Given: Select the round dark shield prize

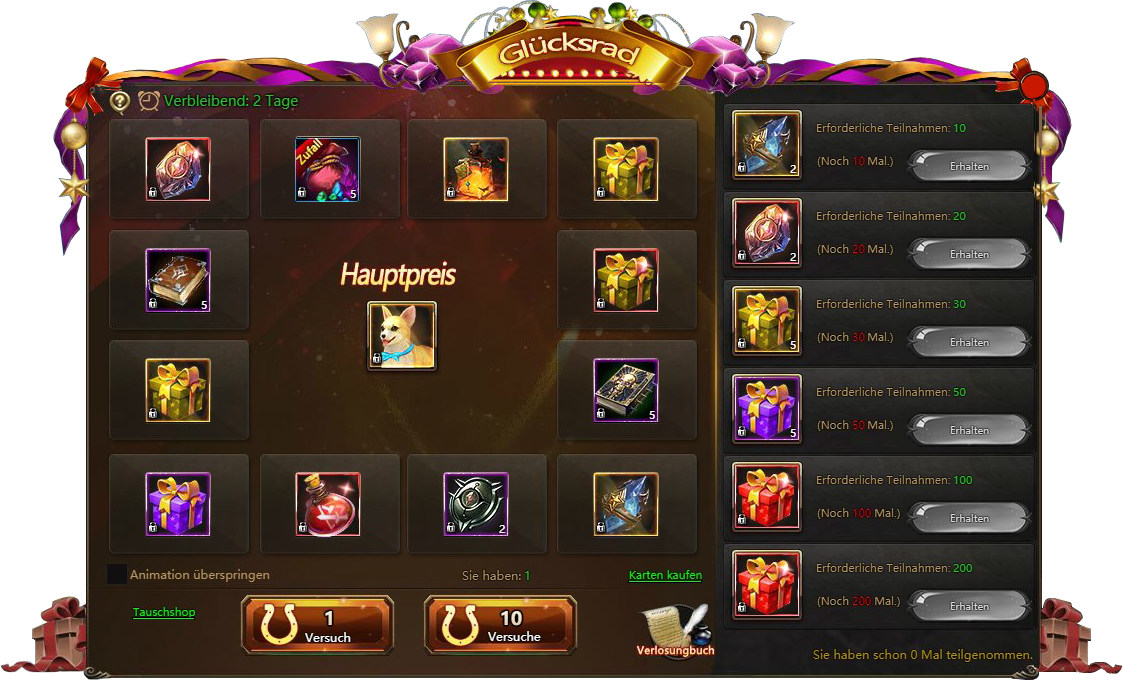Looking at the screenshot, I should point(476,504).
